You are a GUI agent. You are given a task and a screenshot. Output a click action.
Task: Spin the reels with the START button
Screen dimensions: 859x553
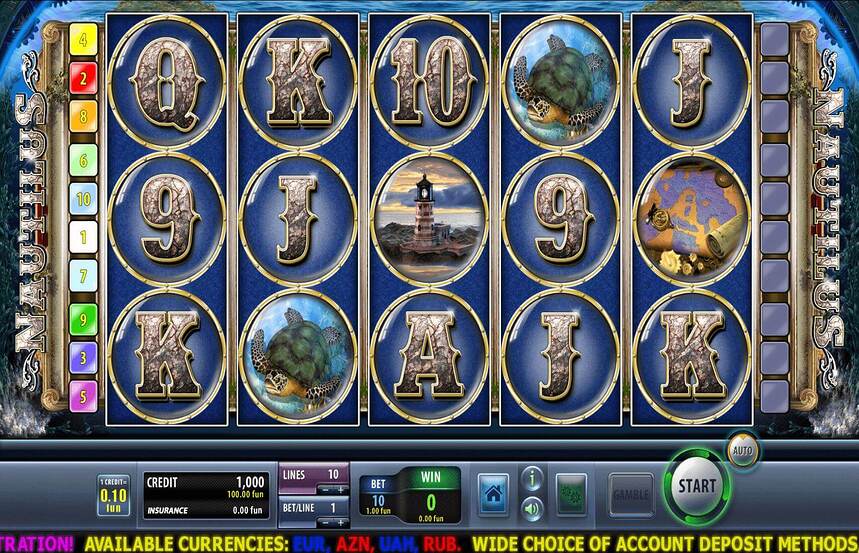pyautogui.click(x=696, y=486)
